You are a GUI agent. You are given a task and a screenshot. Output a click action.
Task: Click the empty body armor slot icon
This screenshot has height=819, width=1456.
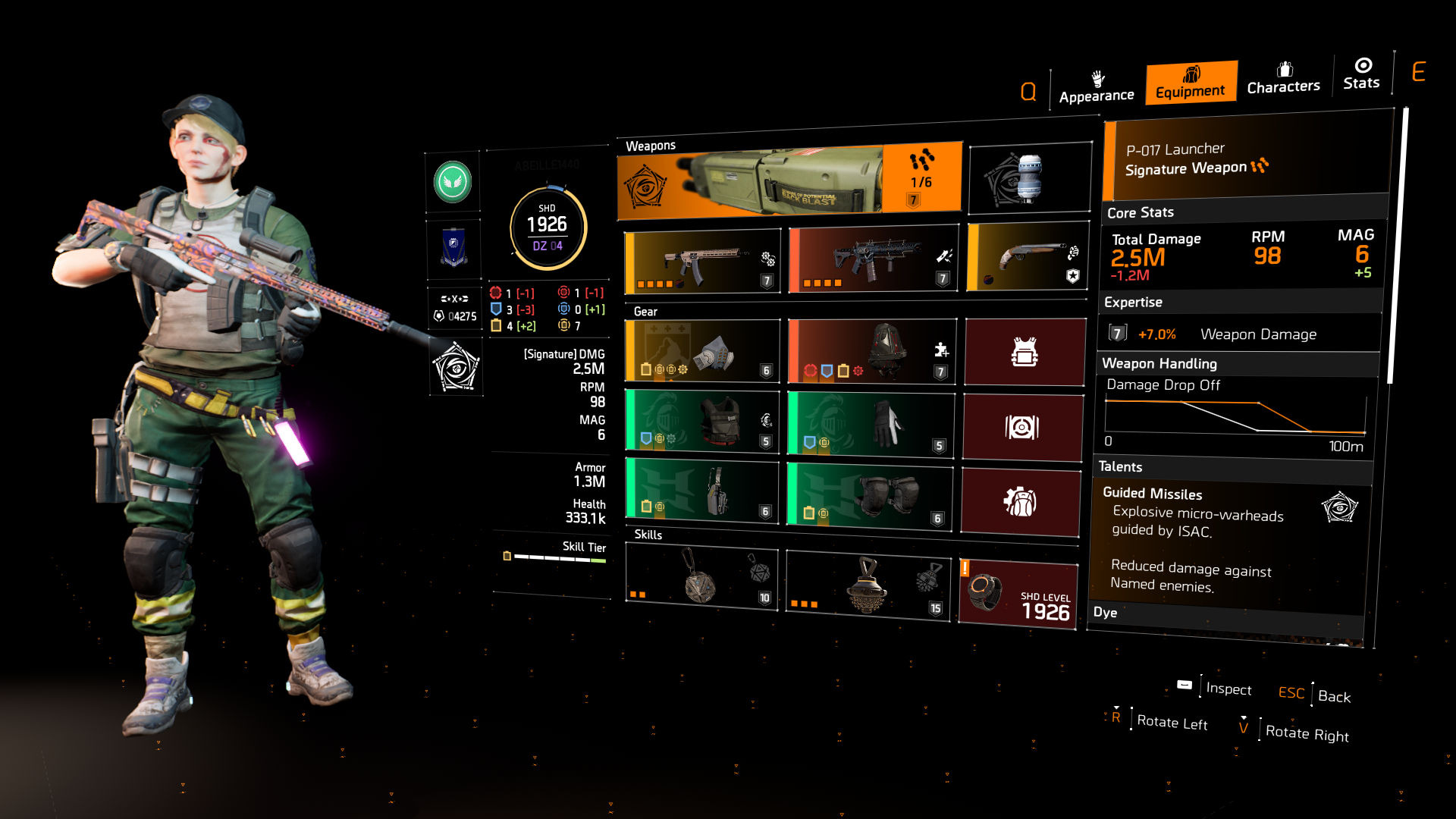(x=1025, y=350)
